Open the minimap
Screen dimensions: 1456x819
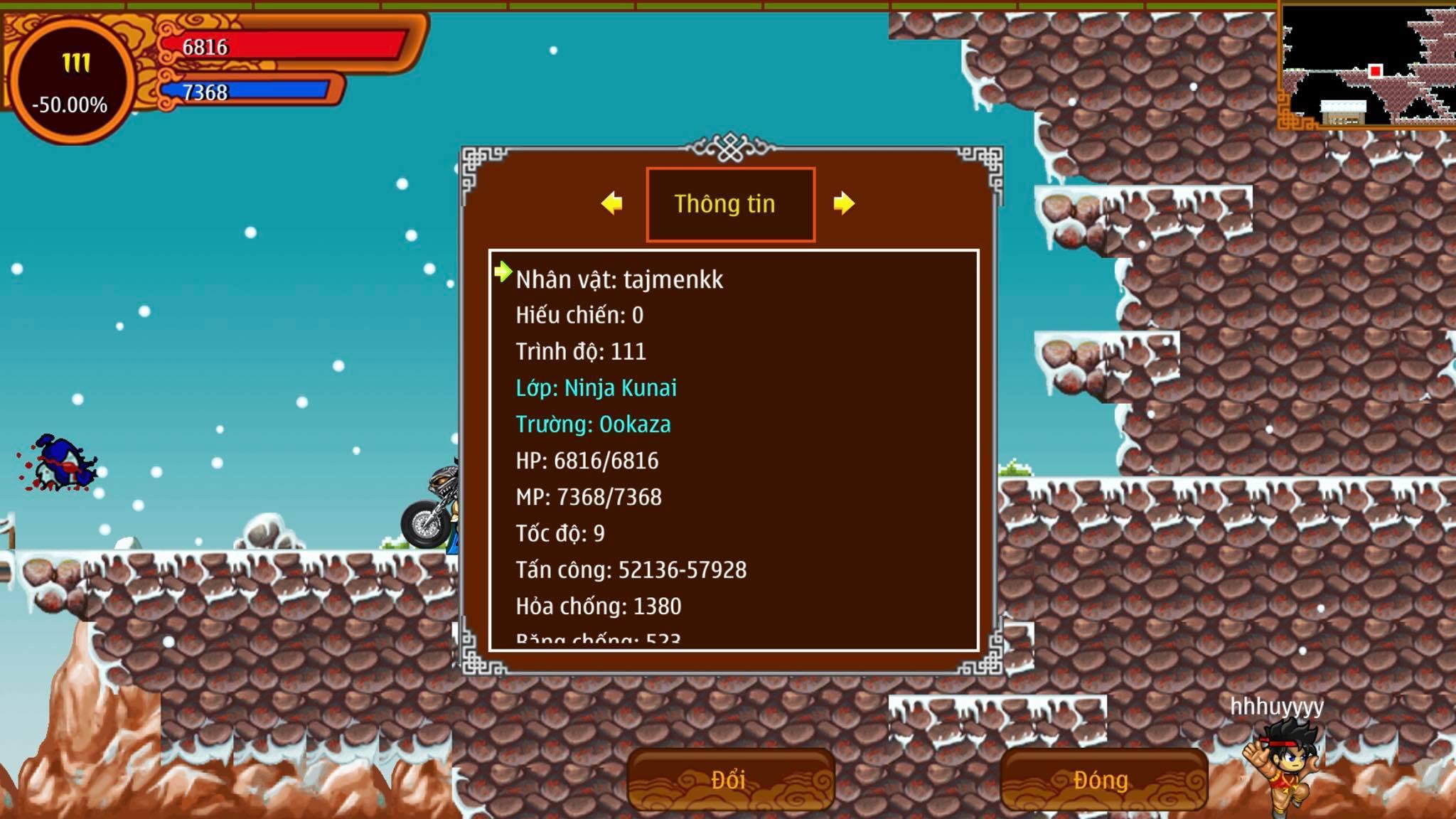[x=1366, y=65]
